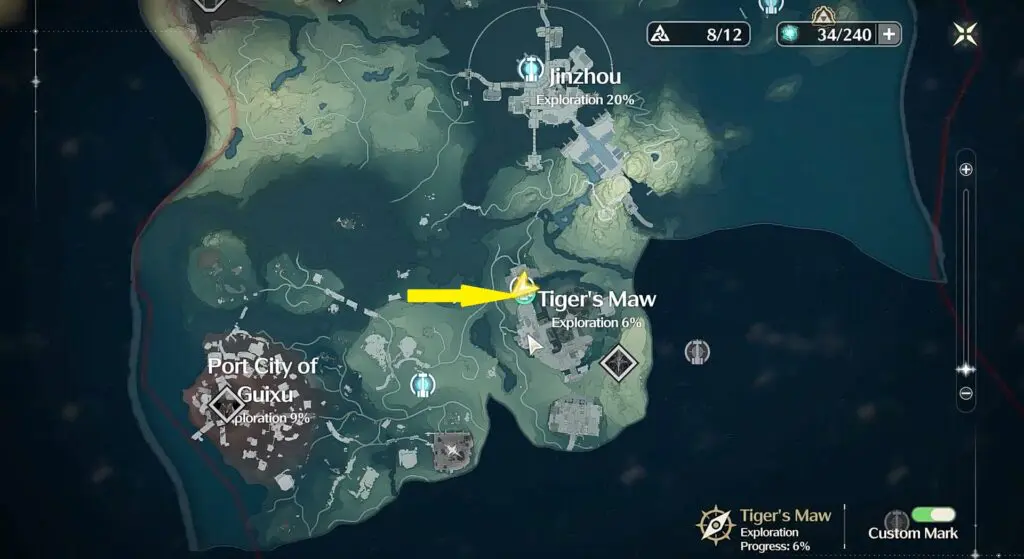The width and height of the screenshot is (1024, 559).
Task: Zoom in on the map
Action: point(966,170)
